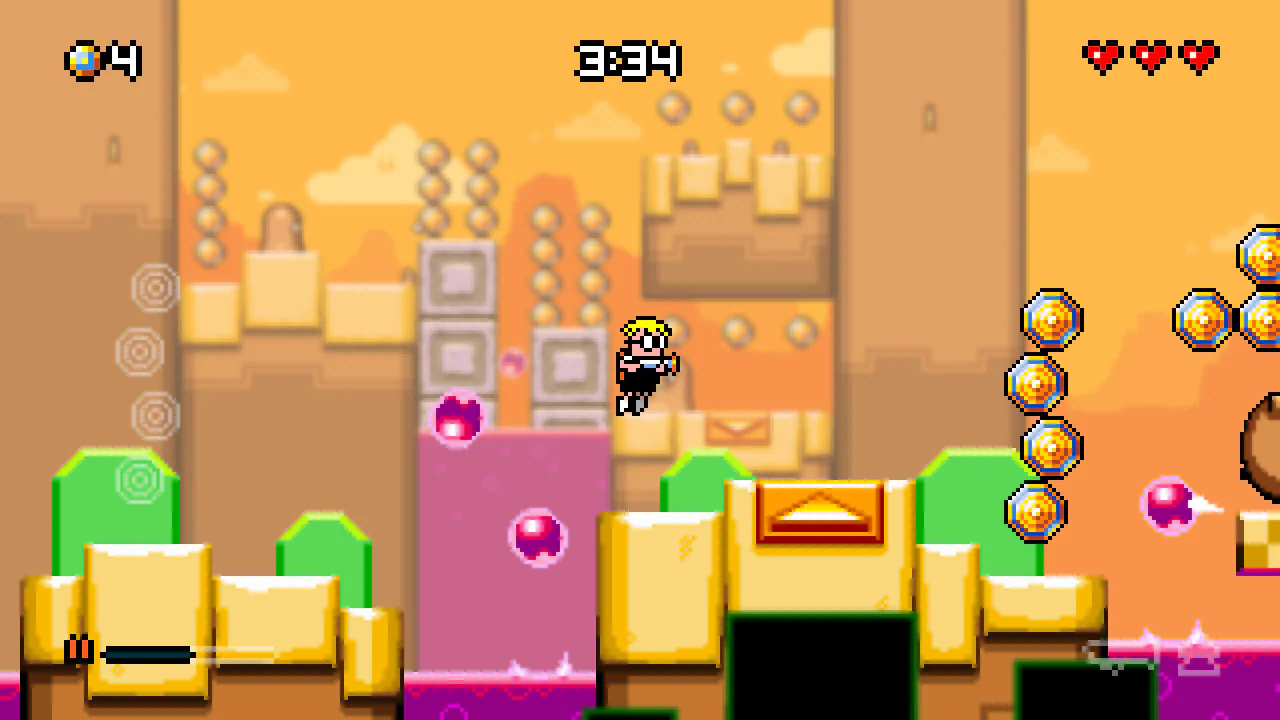Click the orange arrow launcher pad

tap(820, 513)
